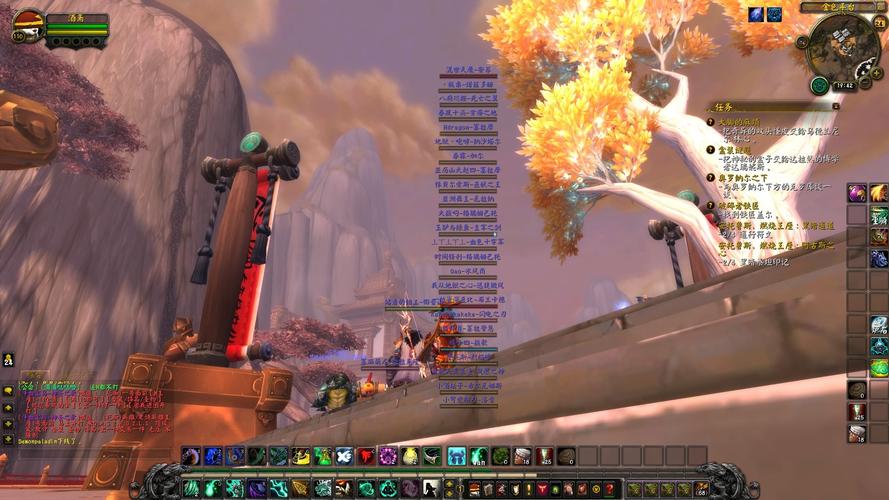Select the first quest in the tracker
Viewport: 889px width, 500px height.
coord(745,121)
